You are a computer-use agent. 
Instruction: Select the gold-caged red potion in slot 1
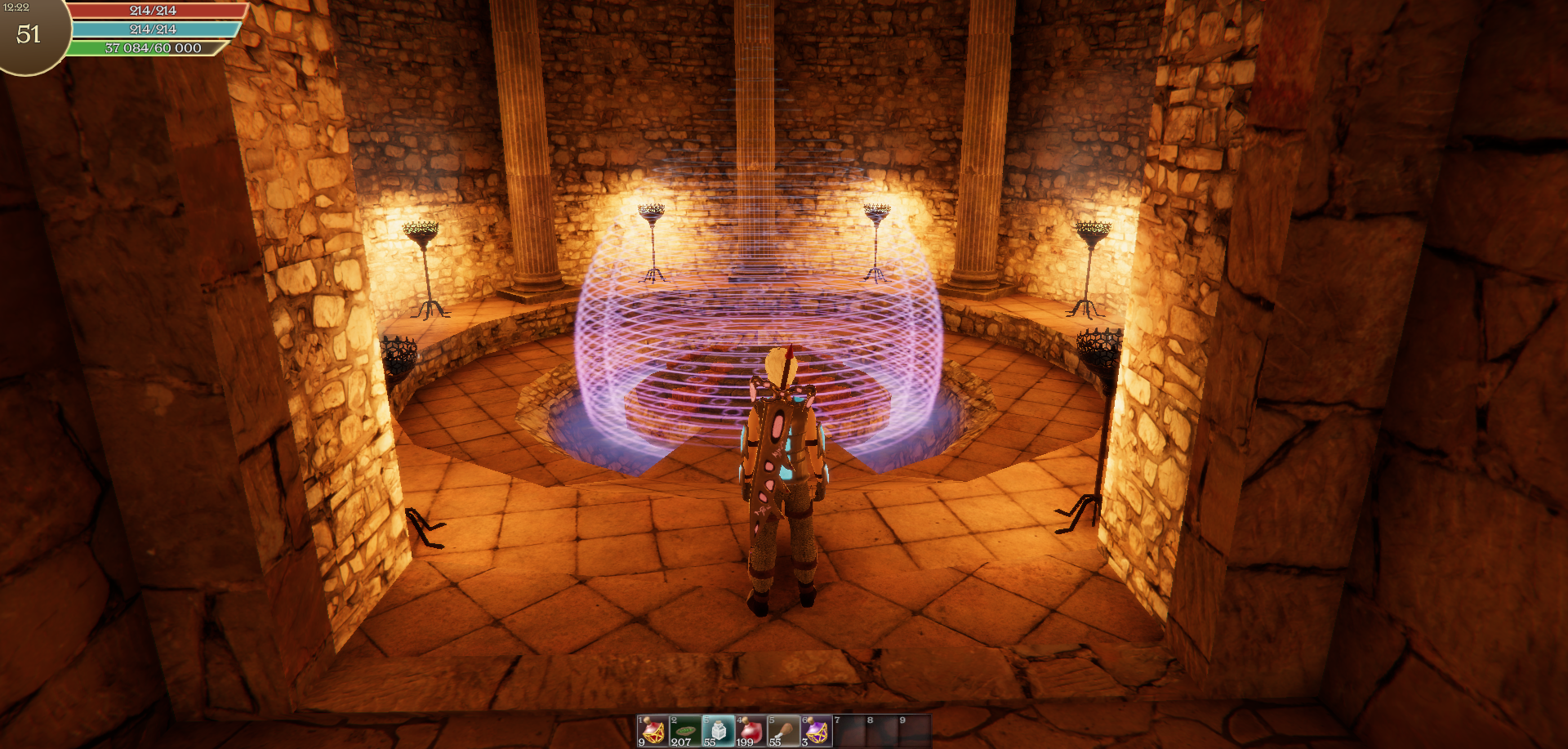(653, 730)
